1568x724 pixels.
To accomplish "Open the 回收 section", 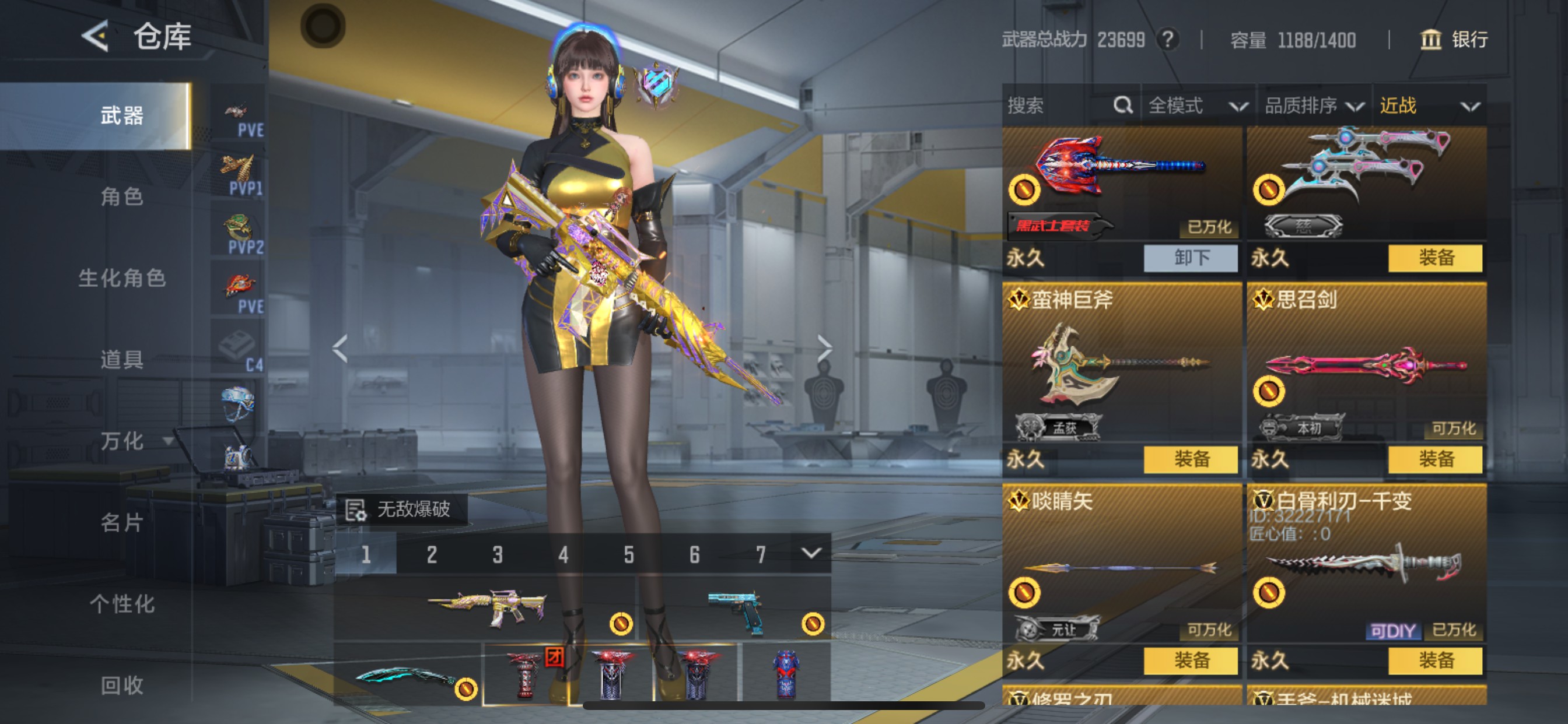I will pos(122,685).
